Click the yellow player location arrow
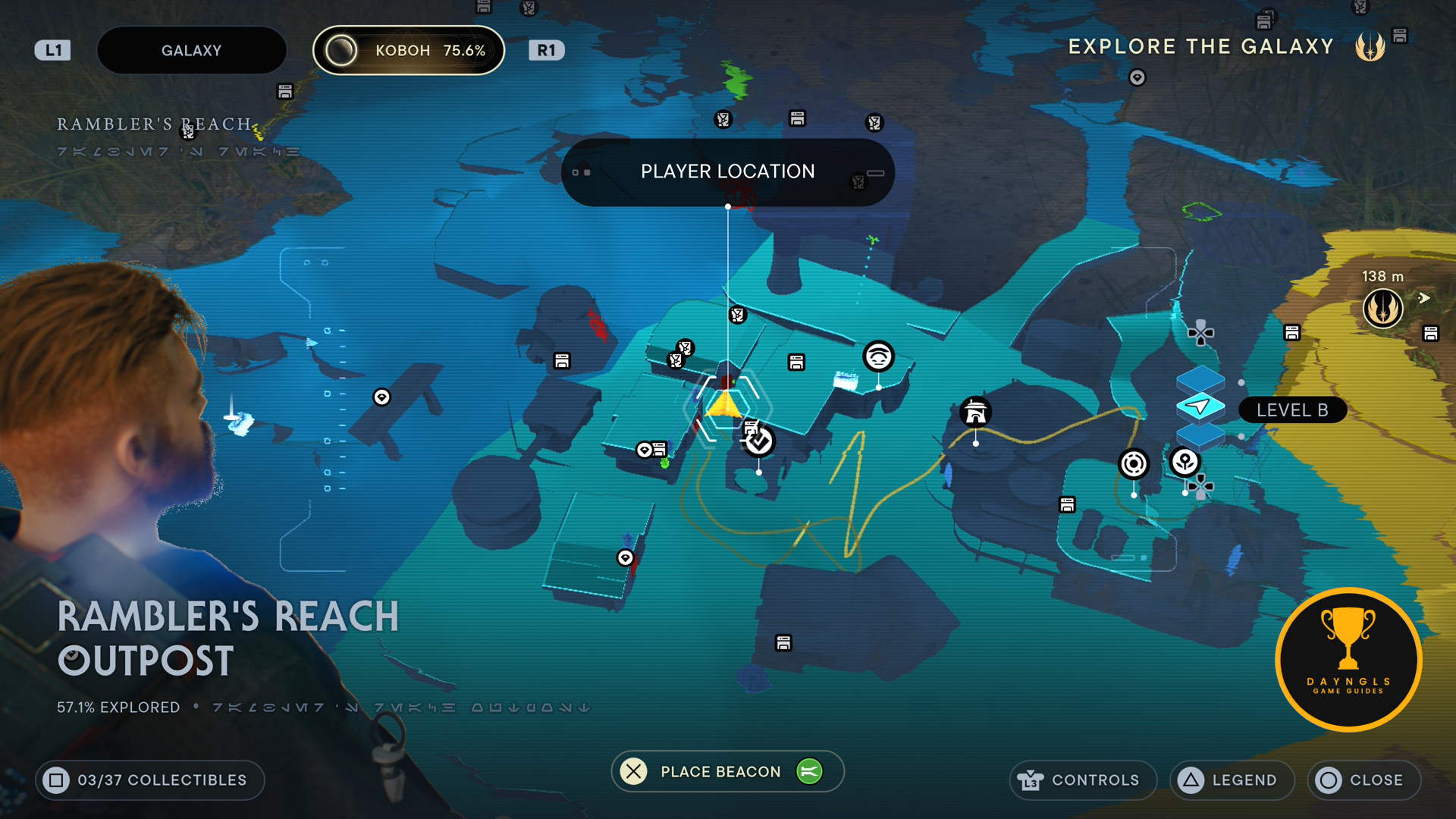Screen dimensions: 1456x819 [725, 404]
